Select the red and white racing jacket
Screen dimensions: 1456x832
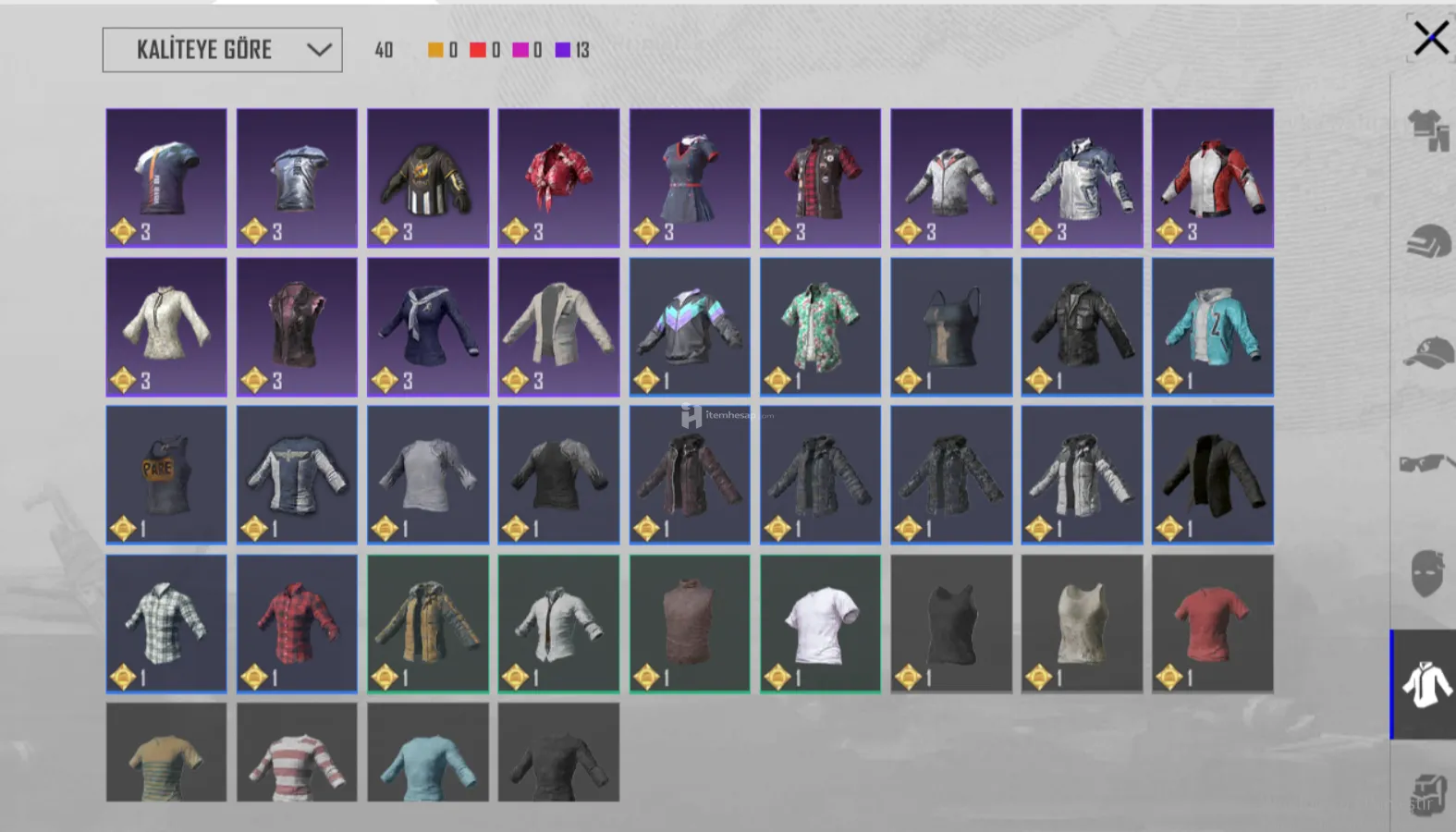coord(1212,177)
